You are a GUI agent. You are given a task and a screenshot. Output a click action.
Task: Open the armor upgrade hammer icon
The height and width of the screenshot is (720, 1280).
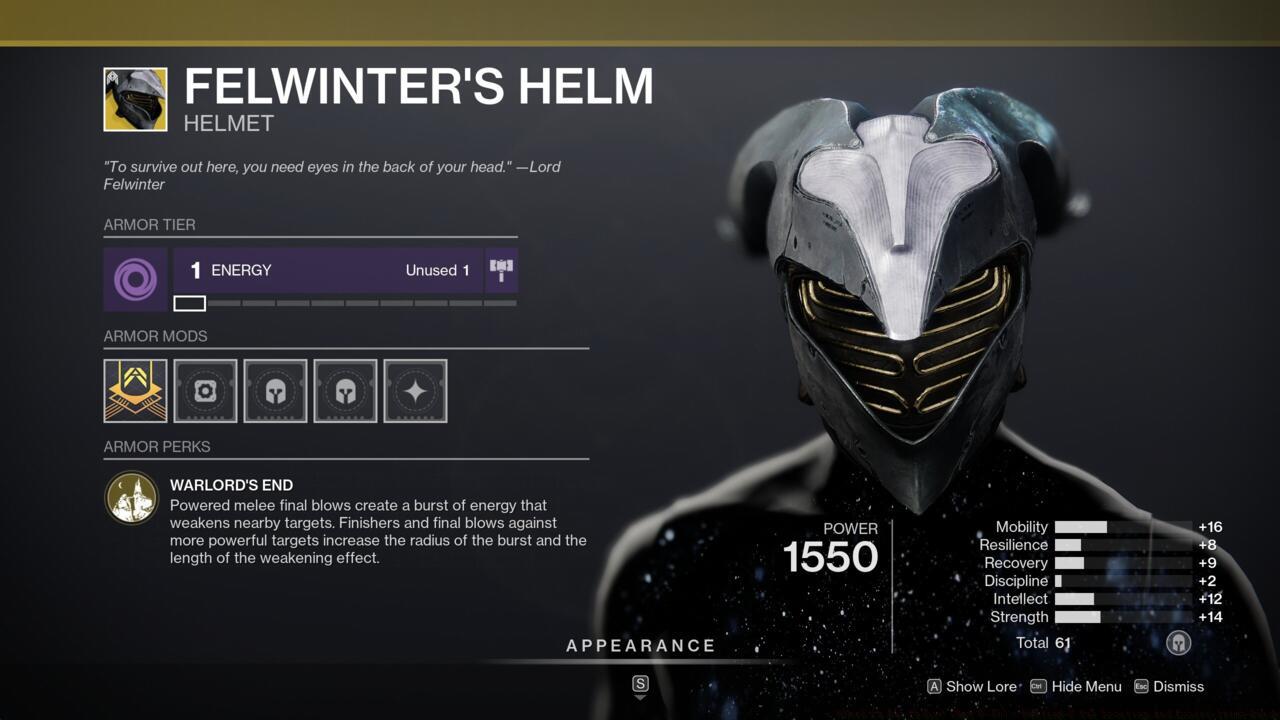pyautogui.click(x=501, y=269)
